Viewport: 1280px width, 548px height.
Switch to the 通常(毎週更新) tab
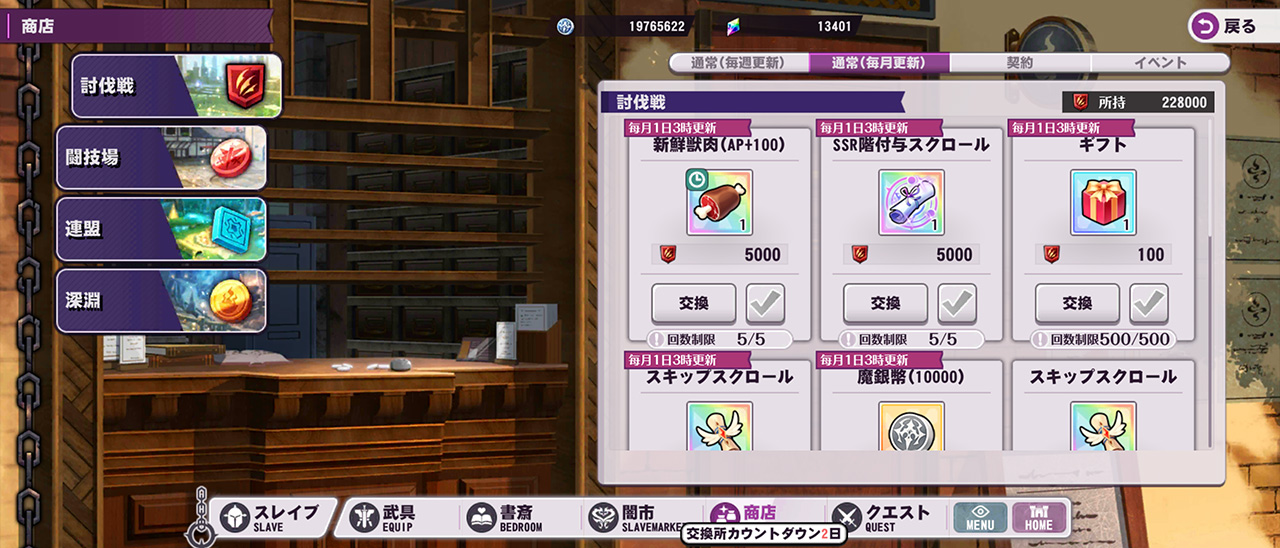737,62
